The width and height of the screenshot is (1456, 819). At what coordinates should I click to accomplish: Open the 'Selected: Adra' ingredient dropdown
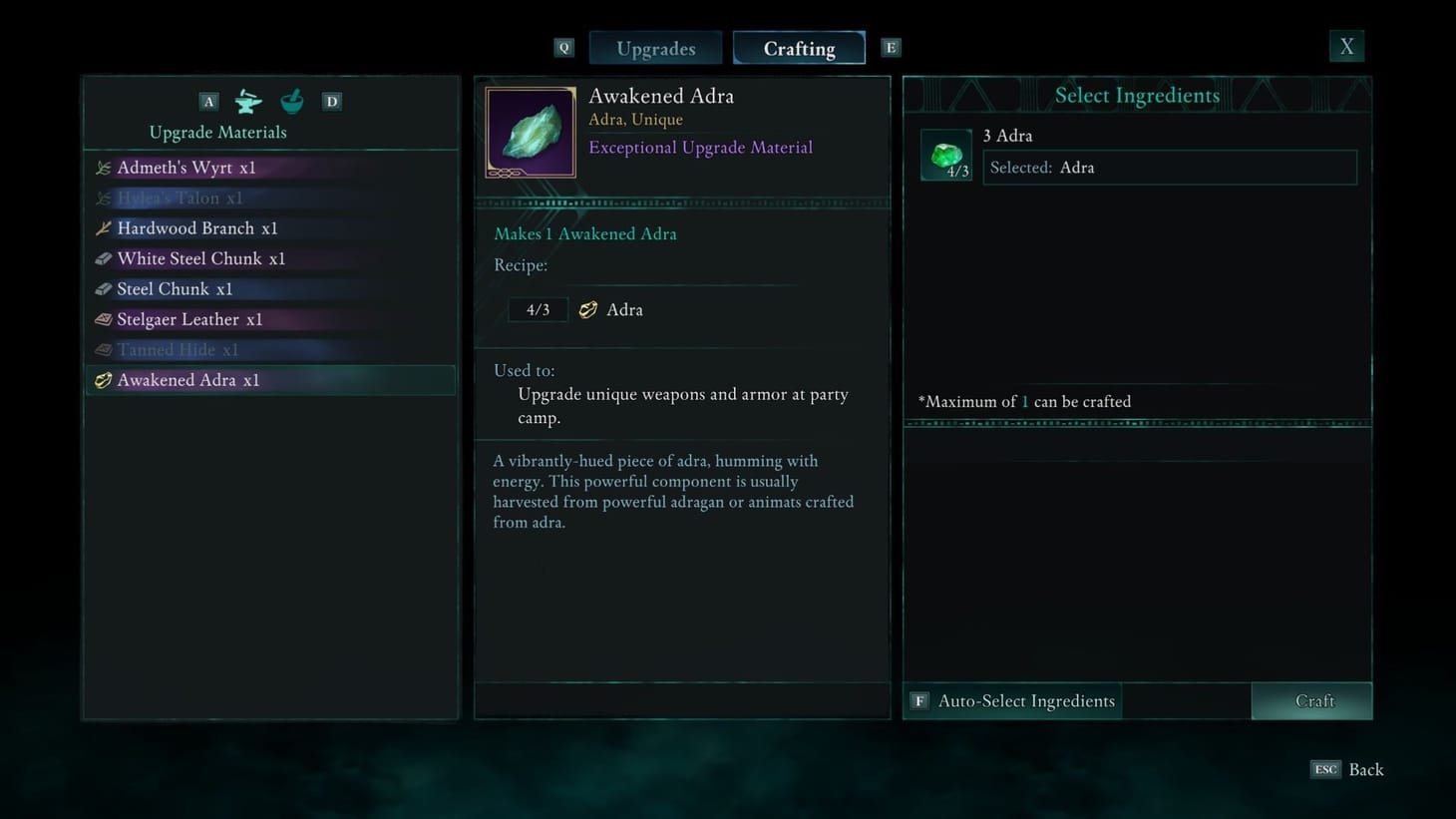(1168, 167)
